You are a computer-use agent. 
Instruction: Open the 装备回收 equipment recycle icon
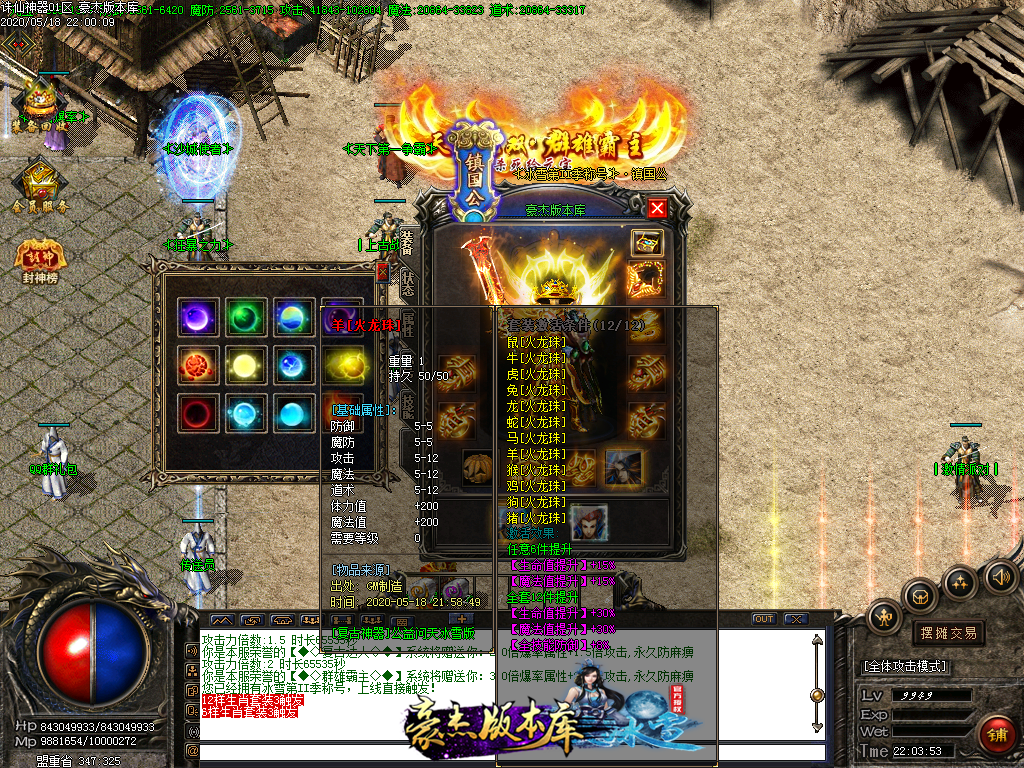(40, 105)
